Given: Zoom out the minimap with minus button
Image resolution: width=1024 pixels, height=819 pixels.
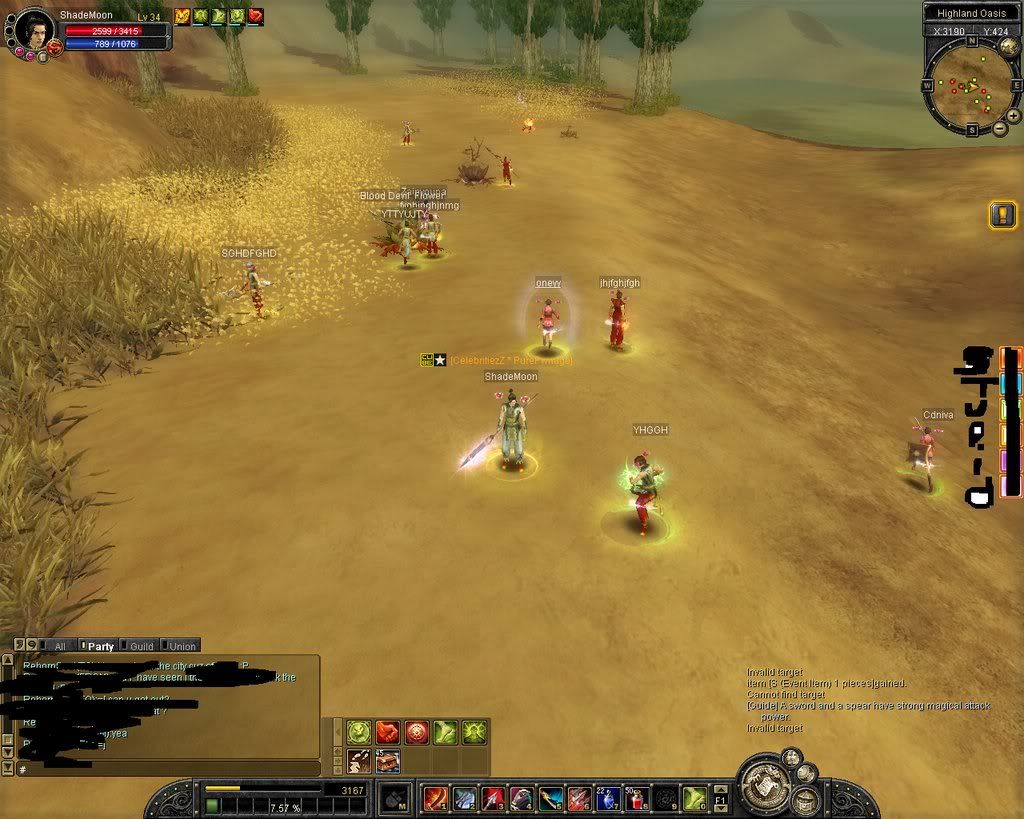Looking at the screenshot, I should pyautogui.click(x=1000, y=129).
